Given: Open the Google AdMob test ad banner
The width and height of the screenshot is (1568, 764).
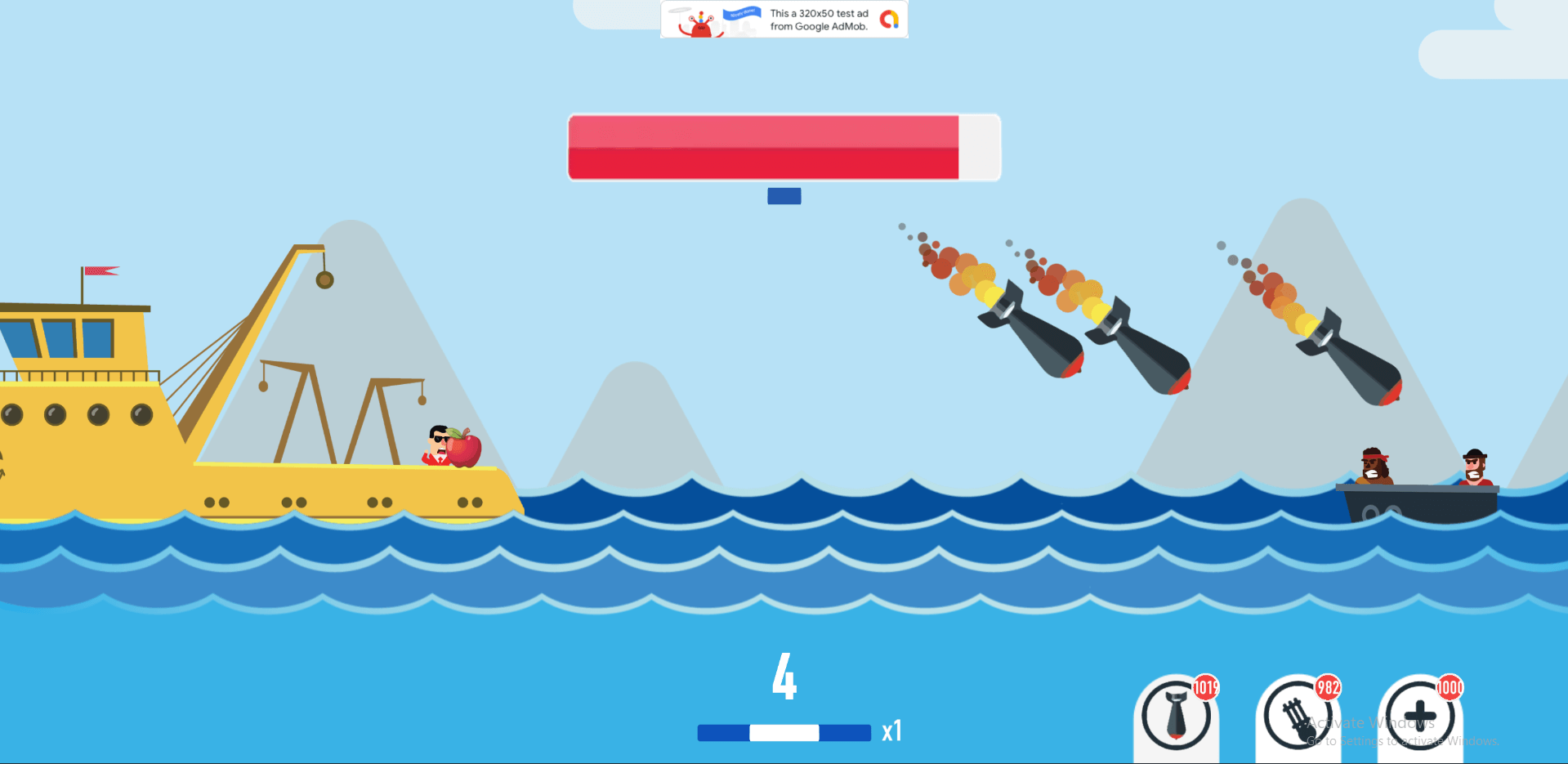Looking at the screenshot, I should [x=784, y=20].
